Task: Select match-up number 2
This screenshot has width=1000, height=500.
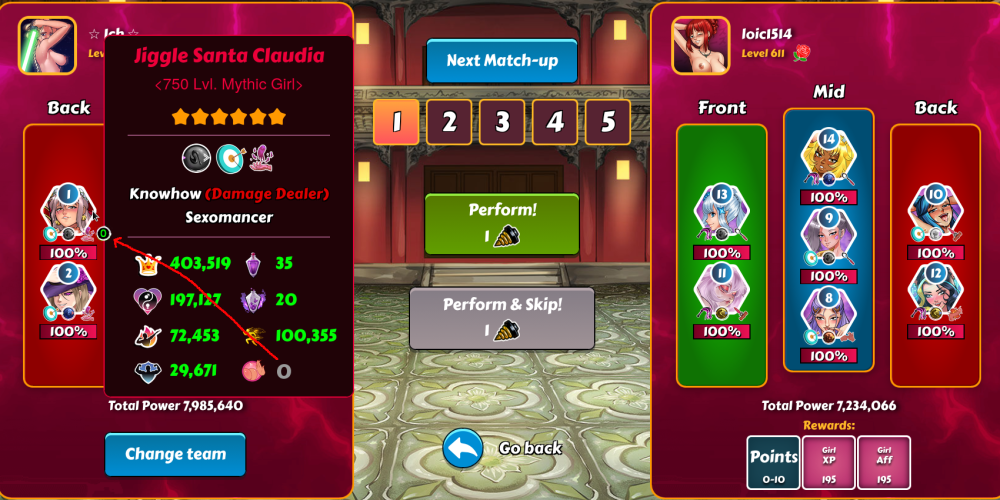Action: [x=449, y=122]
